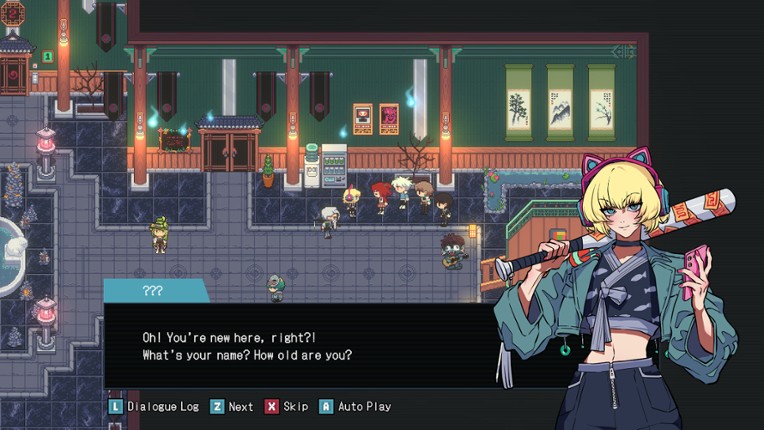Skip the conversation
764x430 pixels.
point(287,407)
